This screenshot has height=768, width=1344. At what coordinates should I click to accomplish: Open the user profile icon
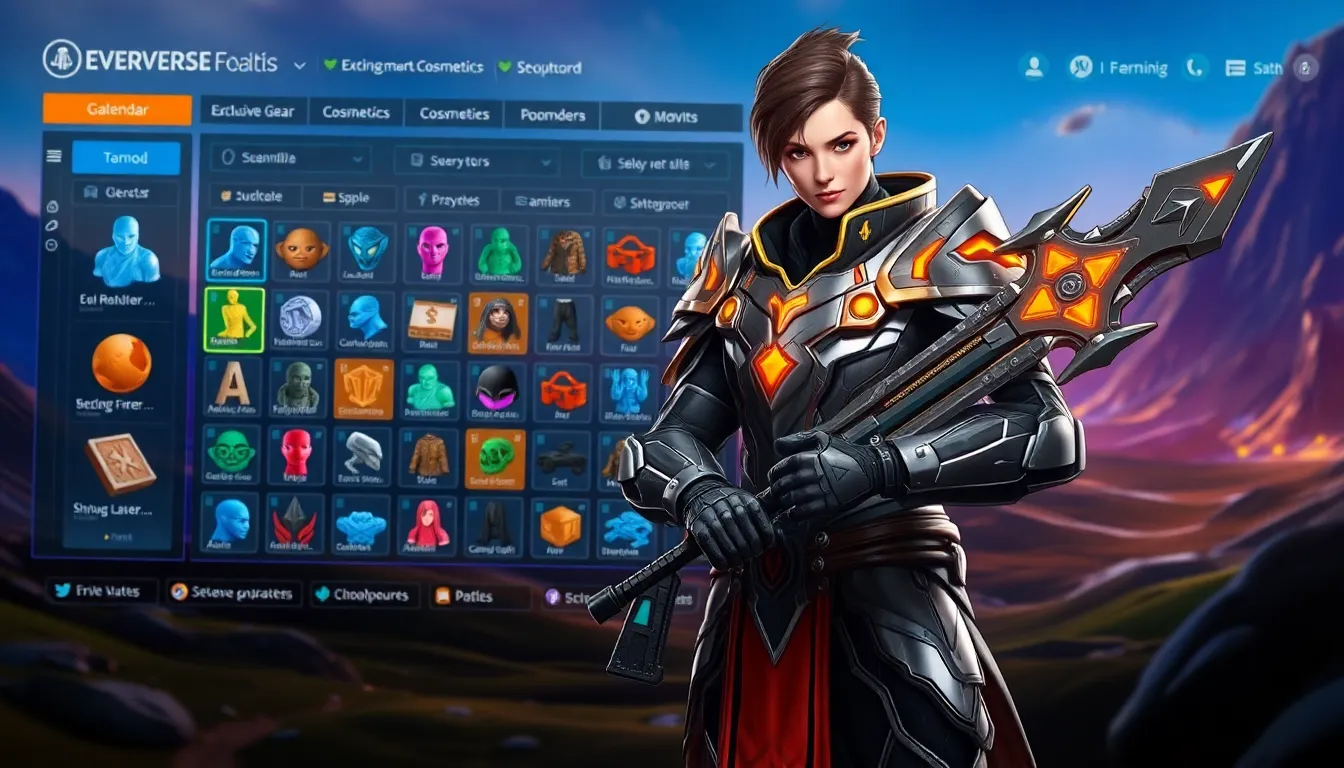click(x=1033, y=67)
